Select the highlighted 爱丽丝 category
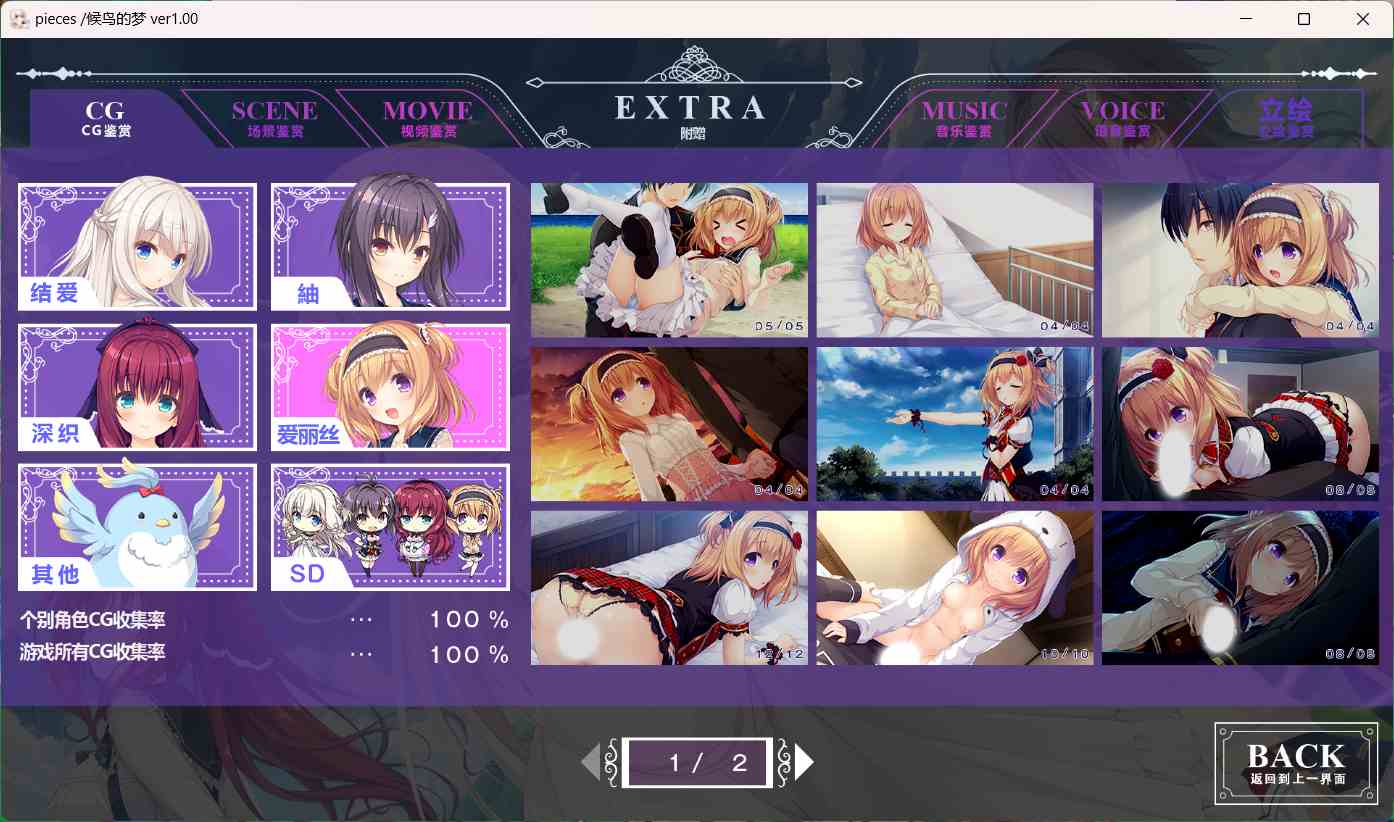Image resolution: width=1394 pixels, height=822 pixels. pos(389,387)
